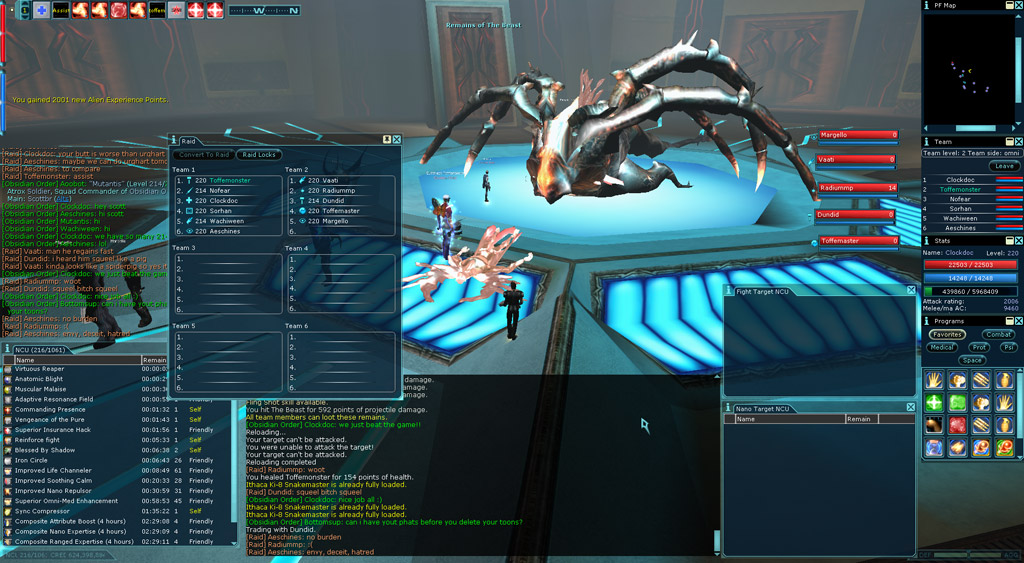Target Radiummp's red health bar
The image size is (1024, 563).
pyautogui.click(x=858, y=188)
